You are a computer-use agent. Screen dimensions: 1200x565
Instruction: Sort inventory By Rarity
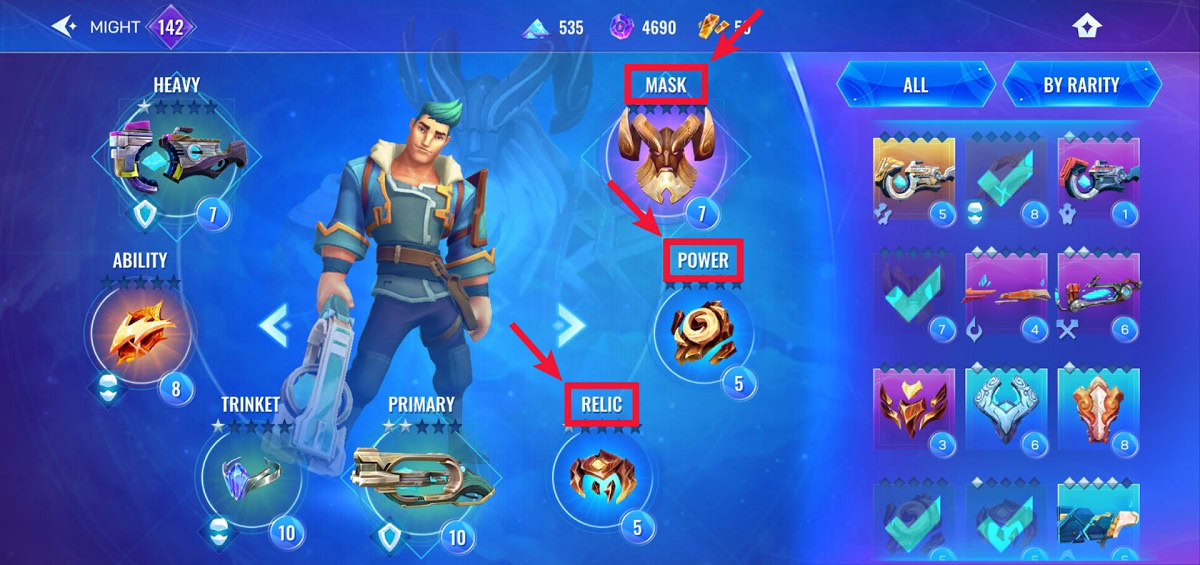(1081, 85)
